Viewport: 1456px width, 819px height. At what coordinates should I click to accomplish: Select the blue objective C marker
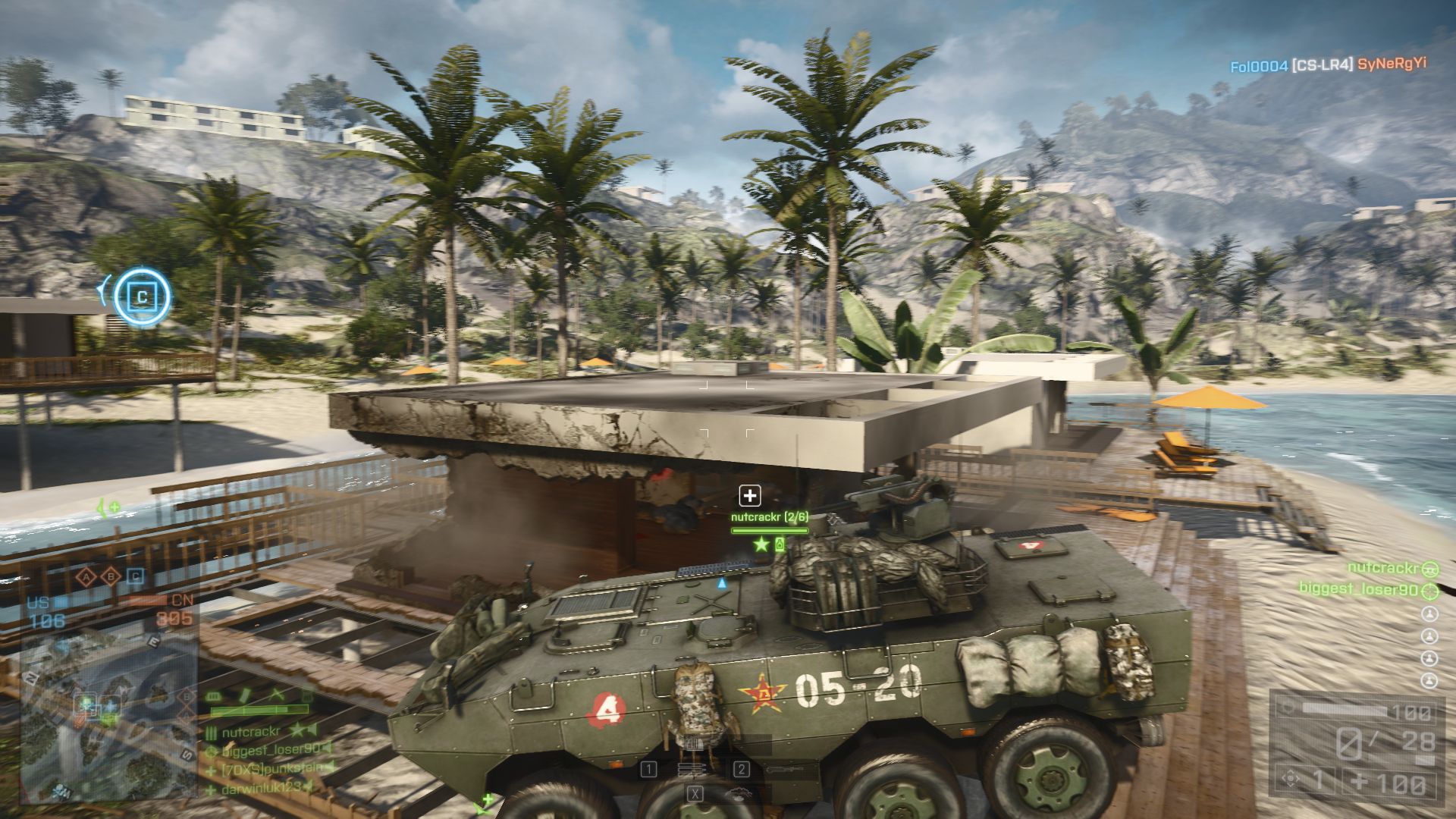click(142, 297)
